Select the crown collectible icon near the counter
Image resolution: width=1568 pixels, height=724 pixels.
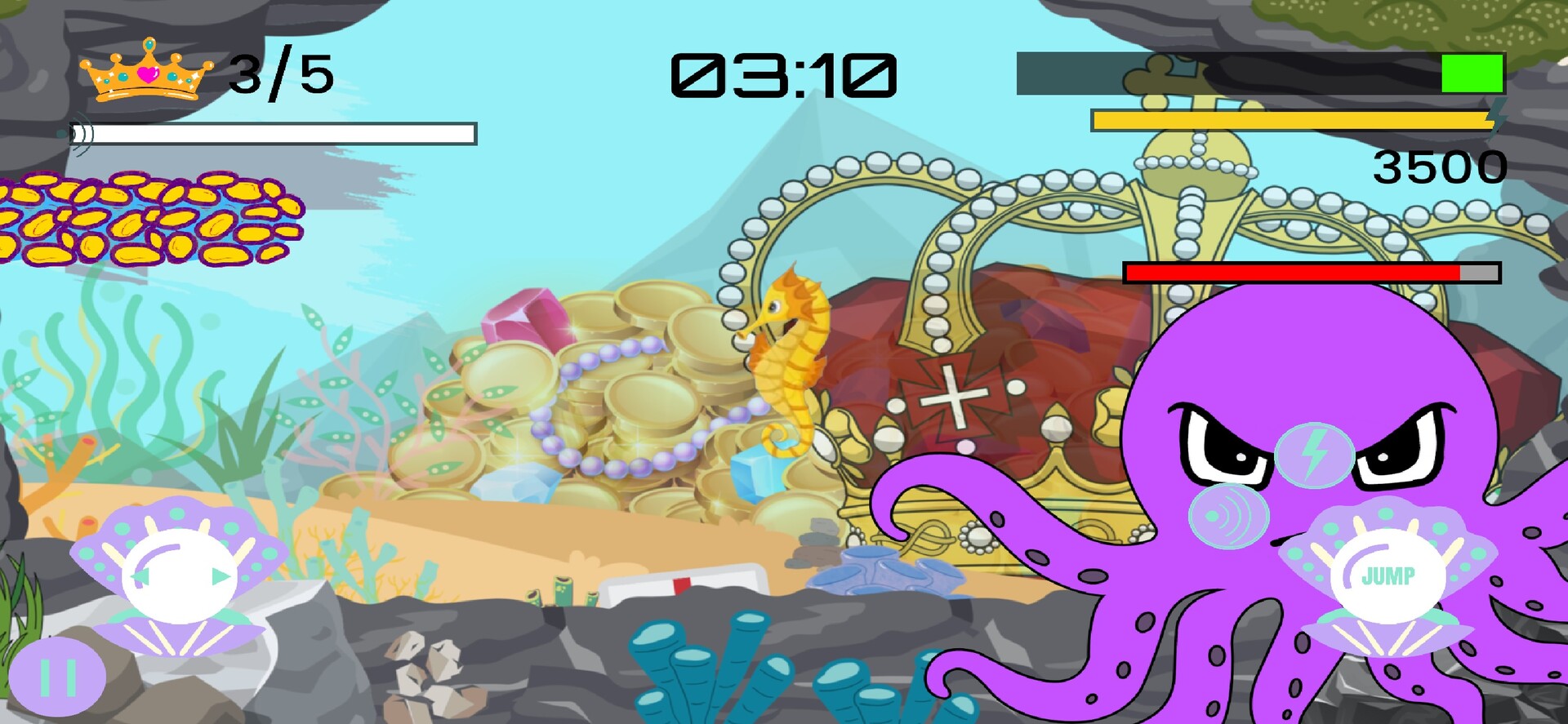click(145, 72)
